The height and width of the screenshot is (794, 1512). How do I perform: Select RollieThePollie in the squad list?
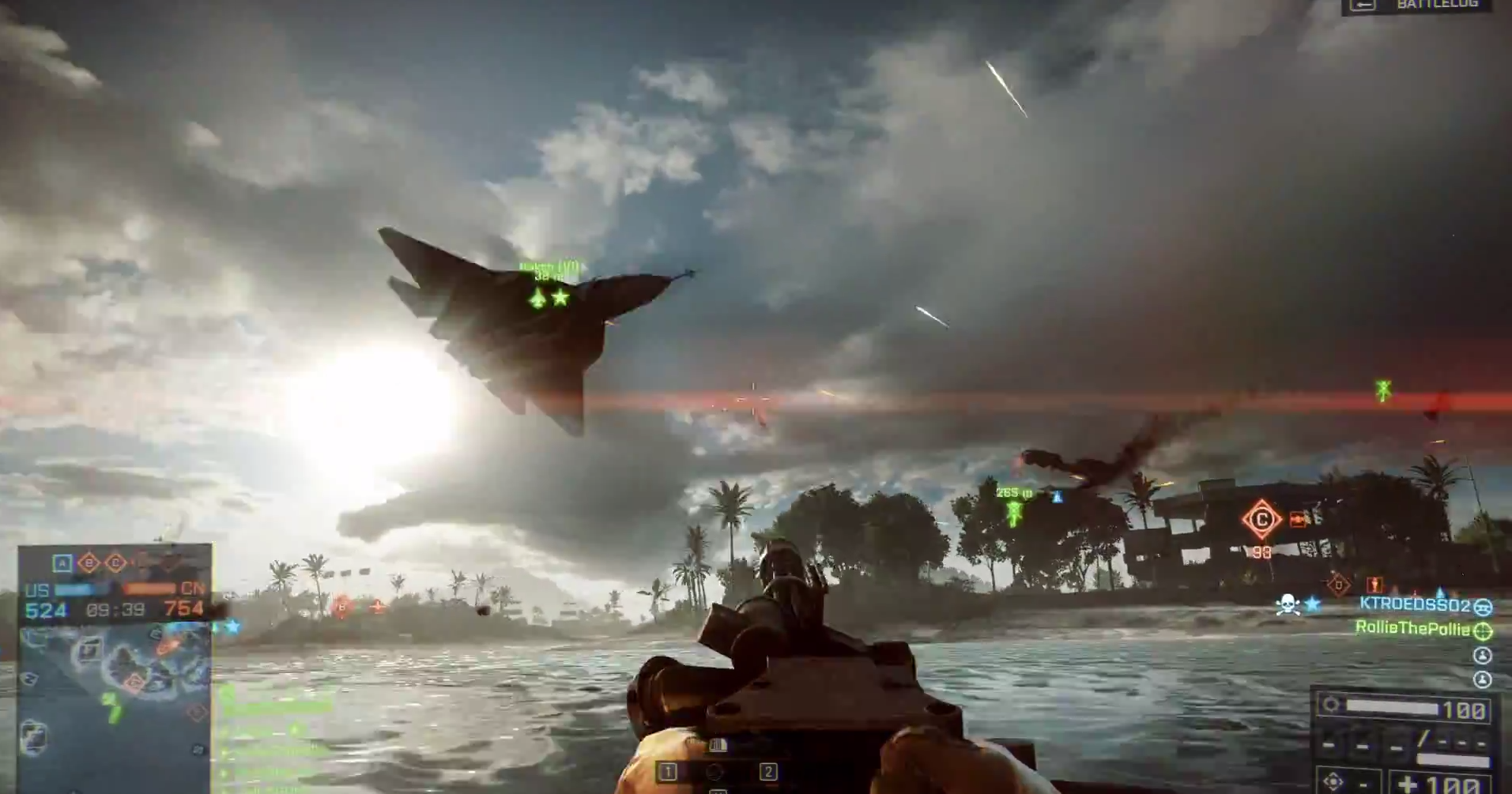1412,629
